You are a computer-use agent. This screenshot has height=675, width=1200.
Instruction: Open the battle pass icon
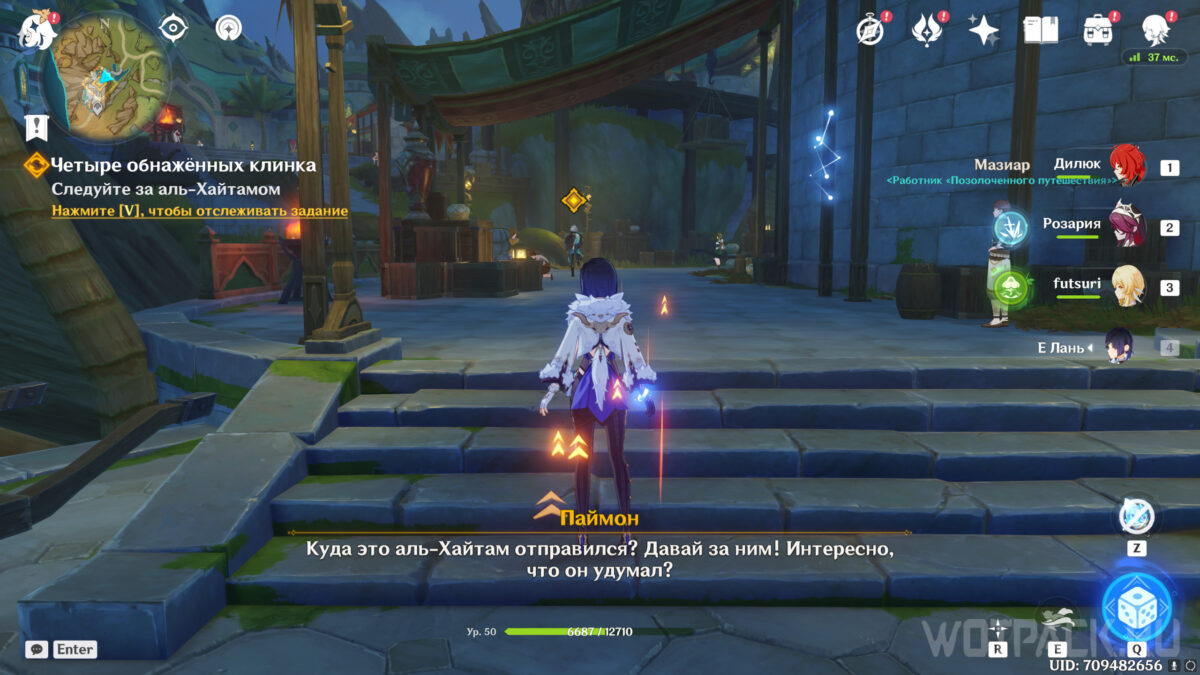coord(927,30)
